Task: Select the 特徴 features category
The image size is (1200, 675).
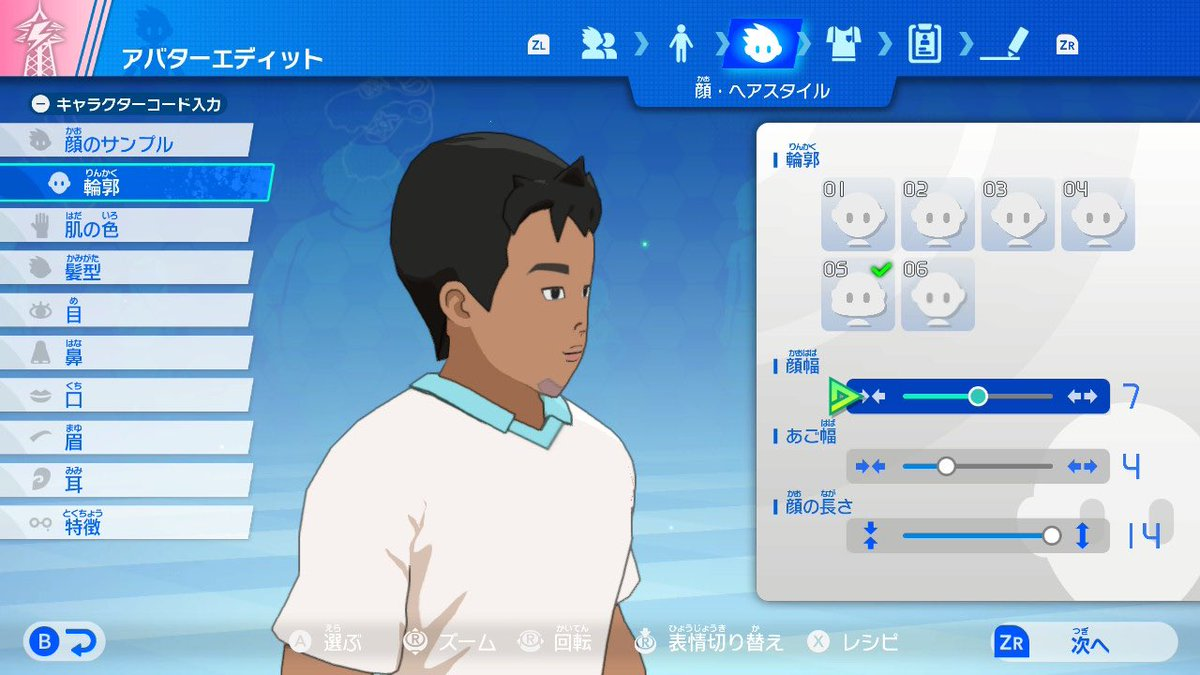Action: point(125,522)
